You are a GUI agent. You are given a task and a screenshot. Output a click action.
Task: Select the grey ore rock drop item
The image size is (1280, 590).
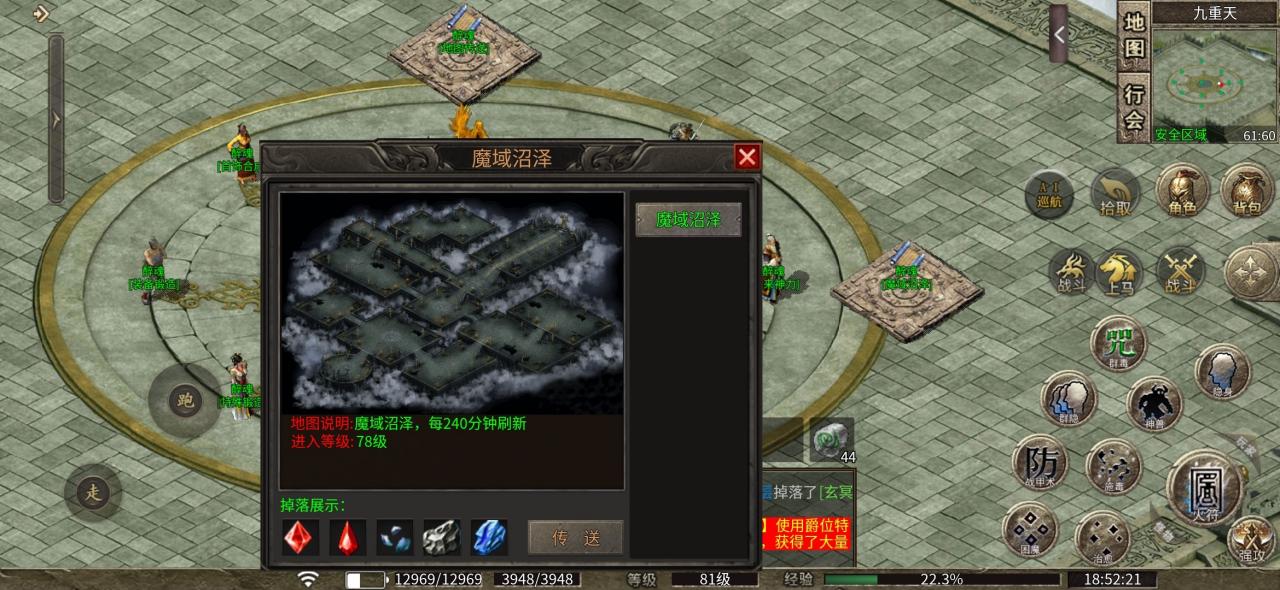coord(441,537)
